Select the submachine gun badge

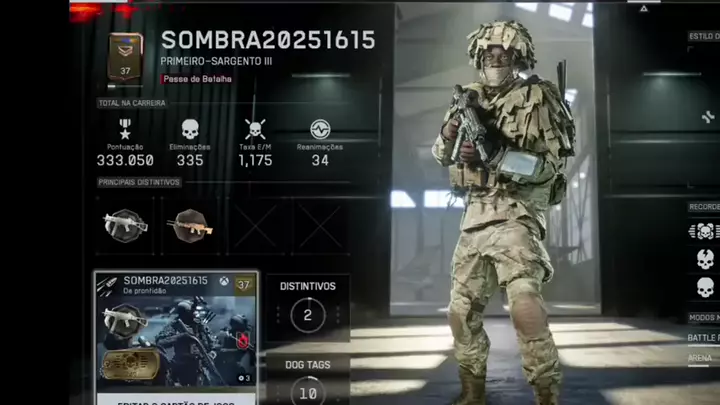point(125,224)
